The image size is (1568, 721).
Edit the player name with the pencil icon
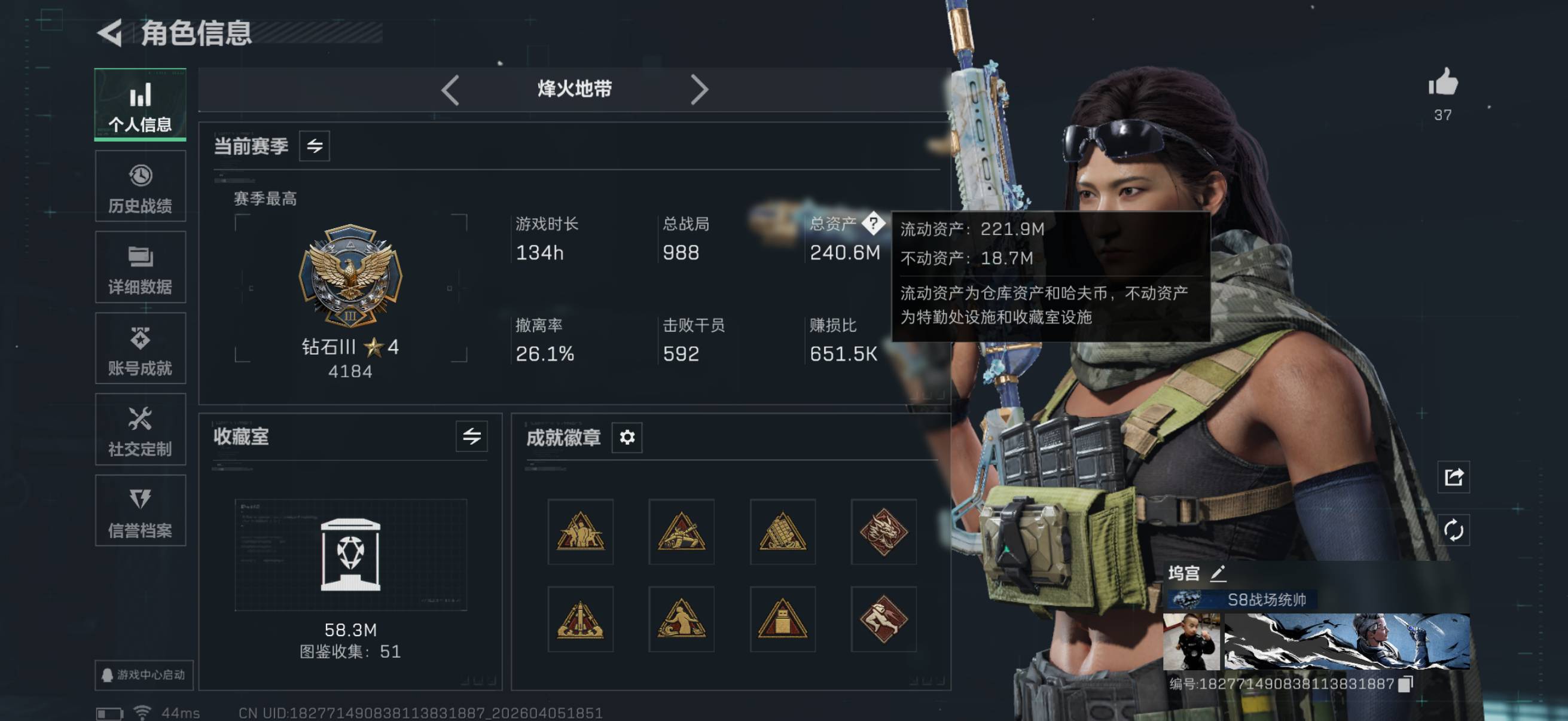[1218, 573]
